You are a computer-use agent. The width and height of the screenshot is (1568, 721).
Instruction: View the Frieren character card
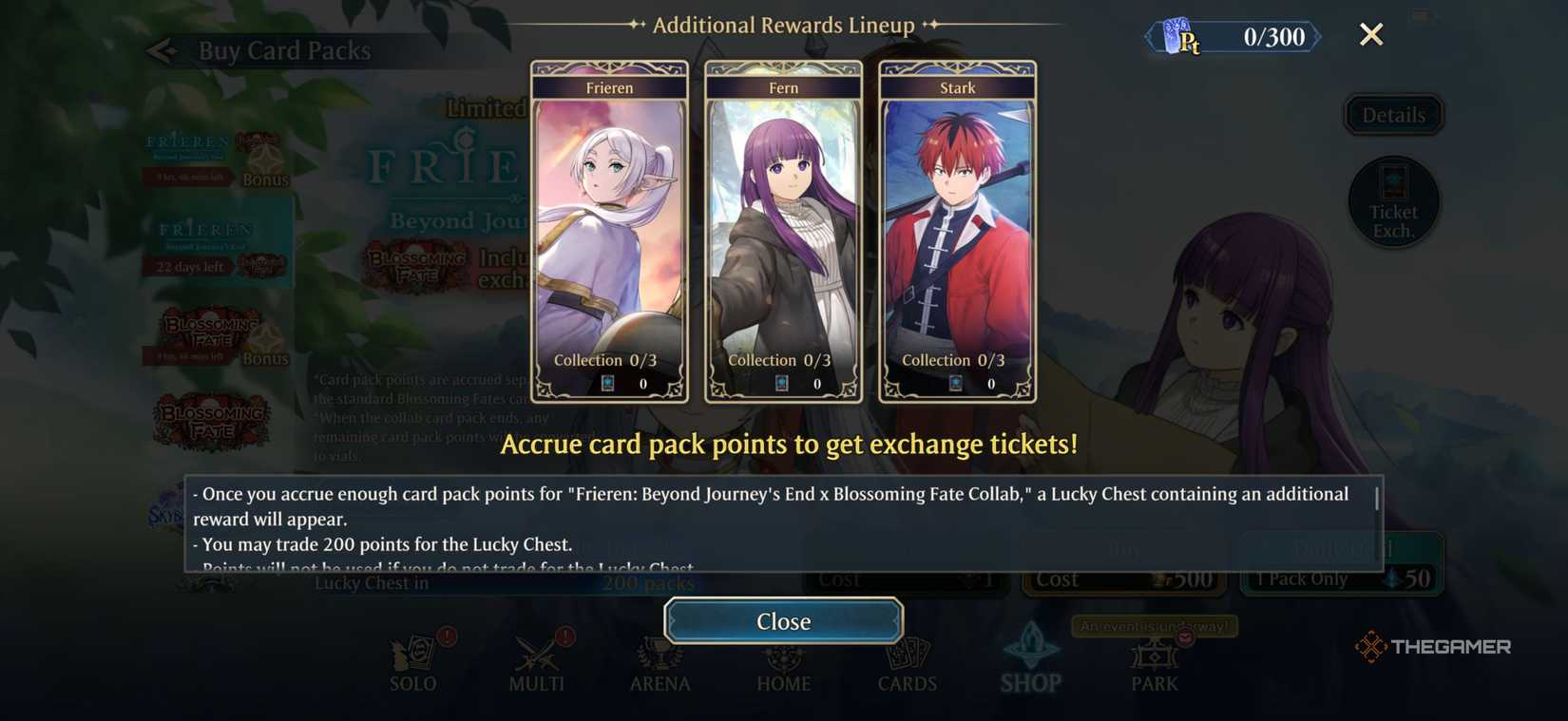coord(609,228)
